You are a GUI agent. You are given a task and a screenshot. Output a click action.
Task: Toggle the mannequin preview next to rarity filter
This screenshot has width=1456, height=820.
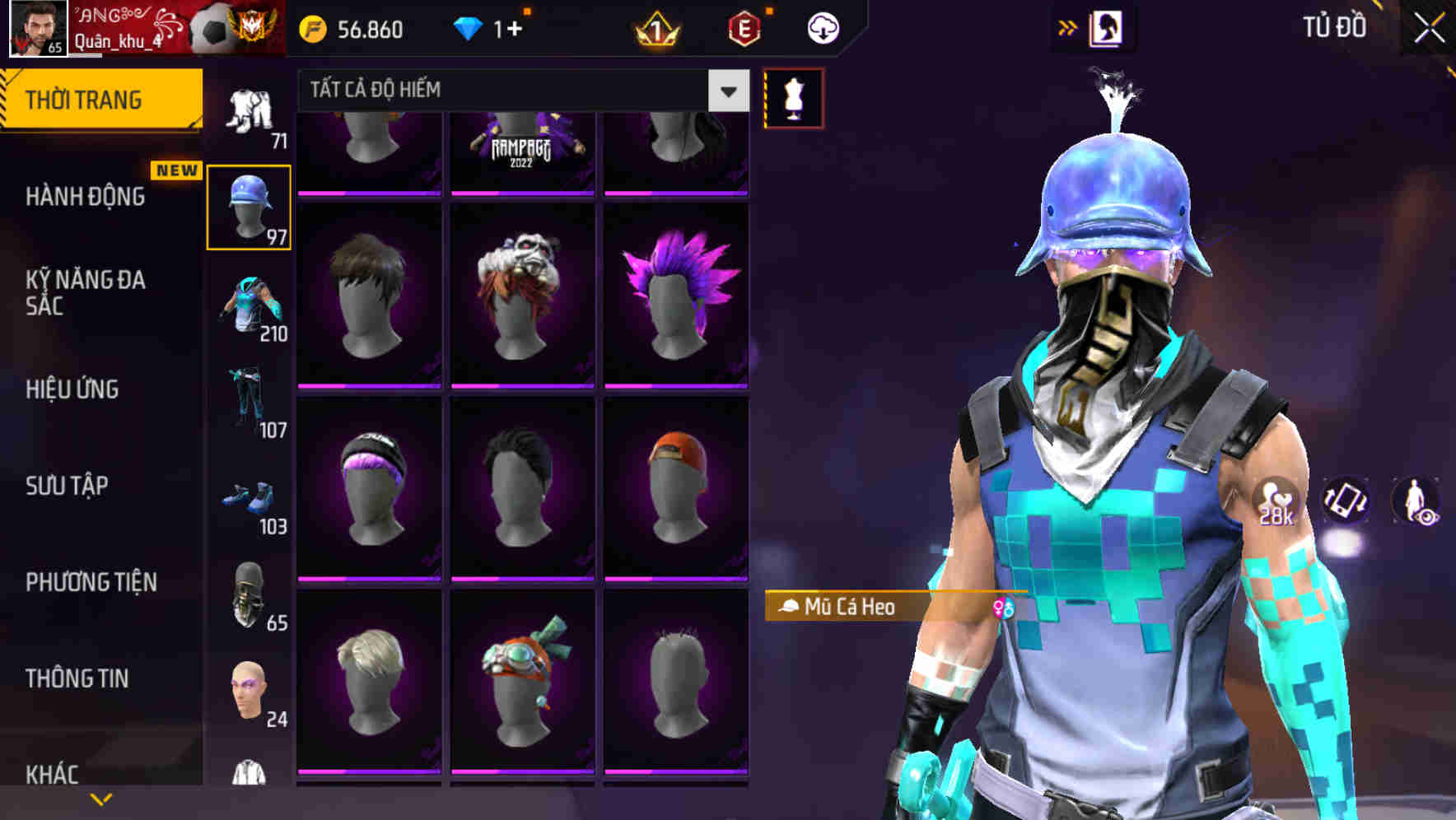pos(793,96)
